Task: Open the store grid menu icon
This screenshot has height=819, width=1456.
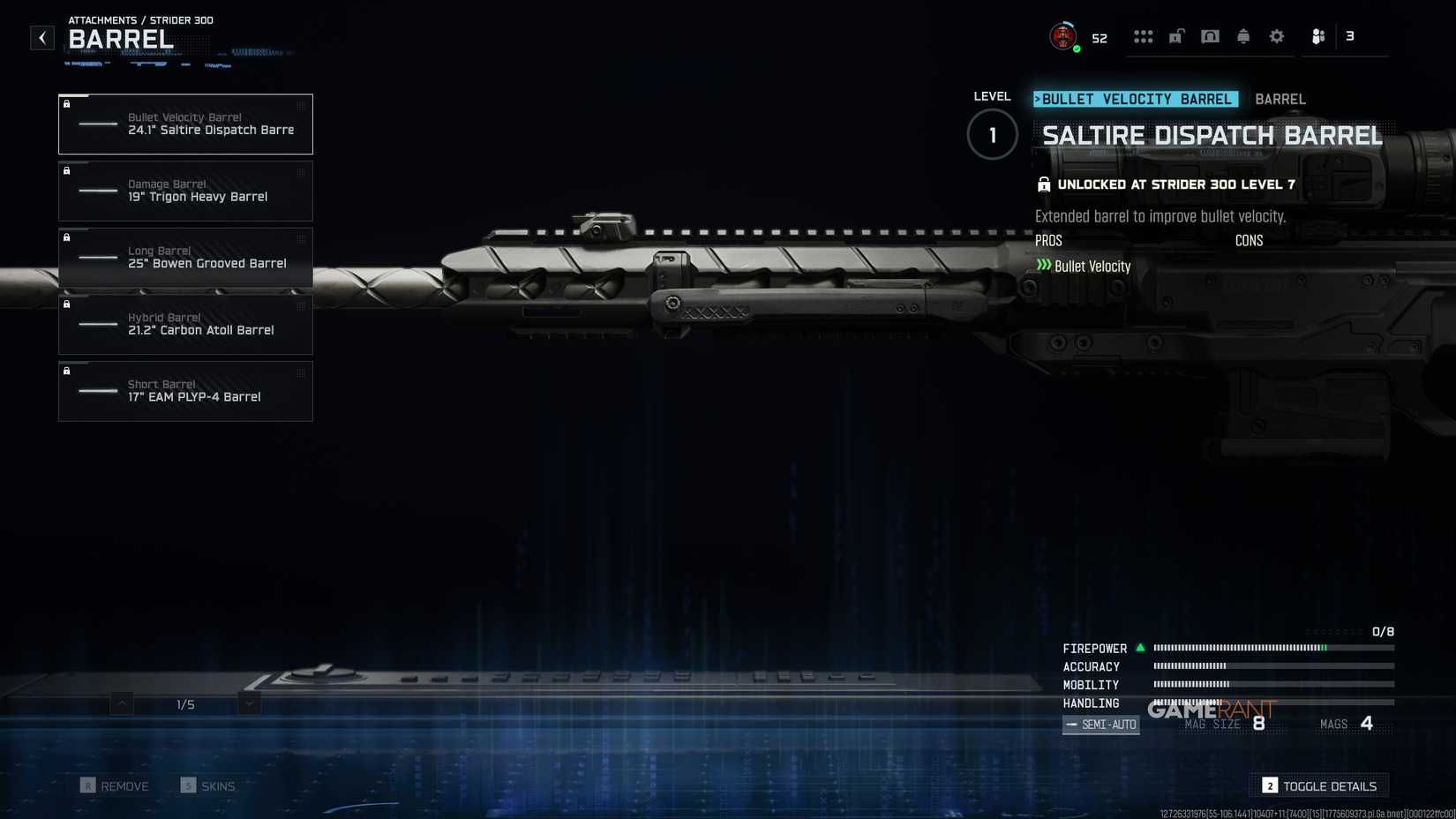Action: [x=1144, y=36]
